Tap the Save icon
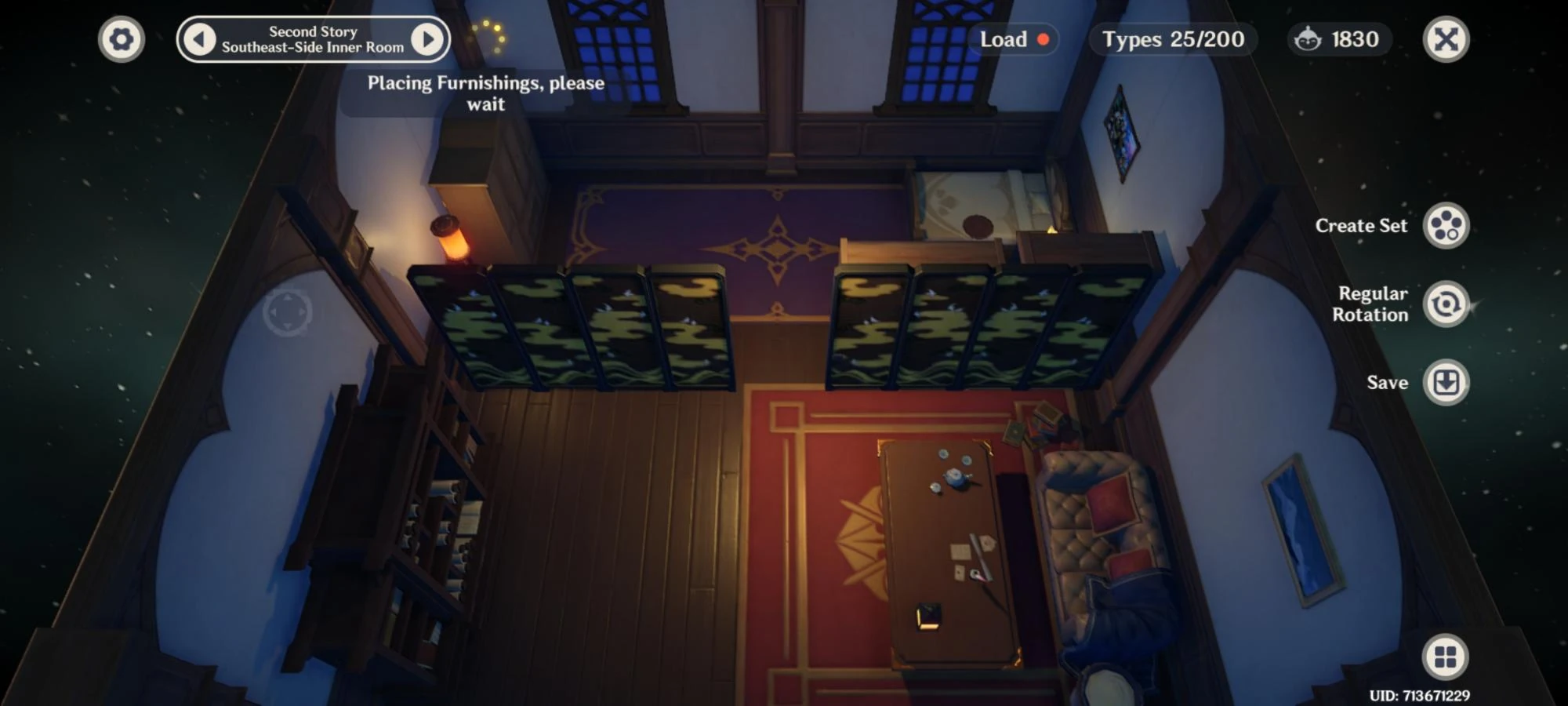1568x706 pixels. 1446,384
